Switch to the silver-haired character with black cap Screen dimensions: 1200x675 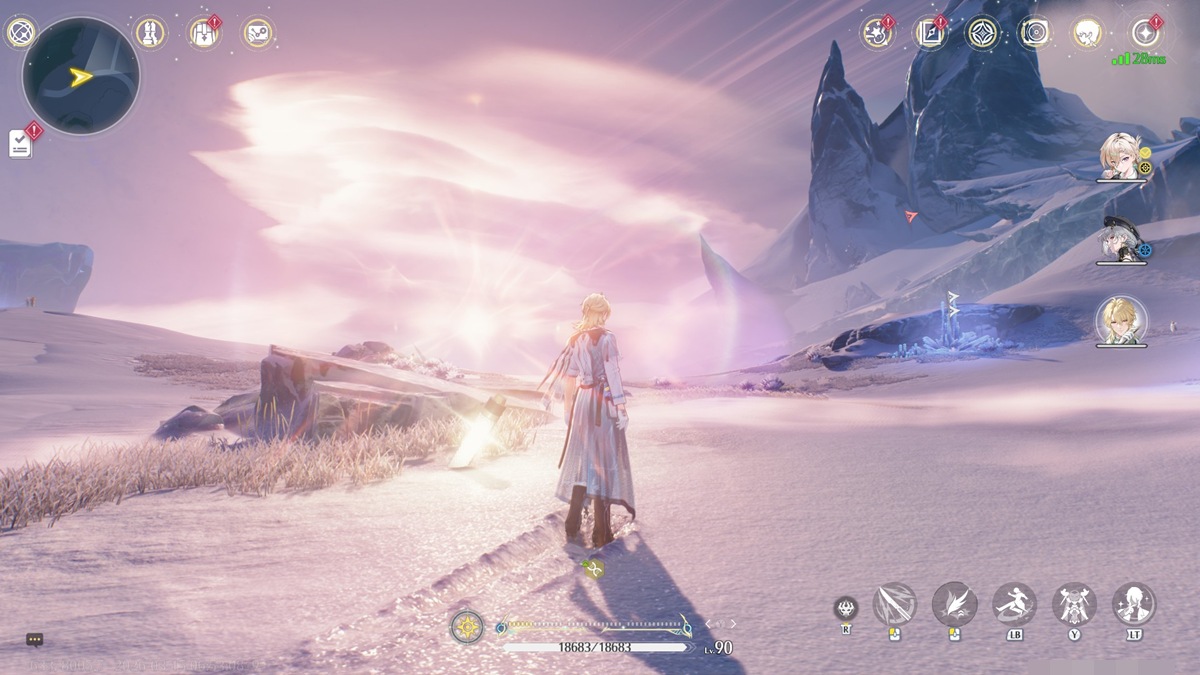(1120, 240)
